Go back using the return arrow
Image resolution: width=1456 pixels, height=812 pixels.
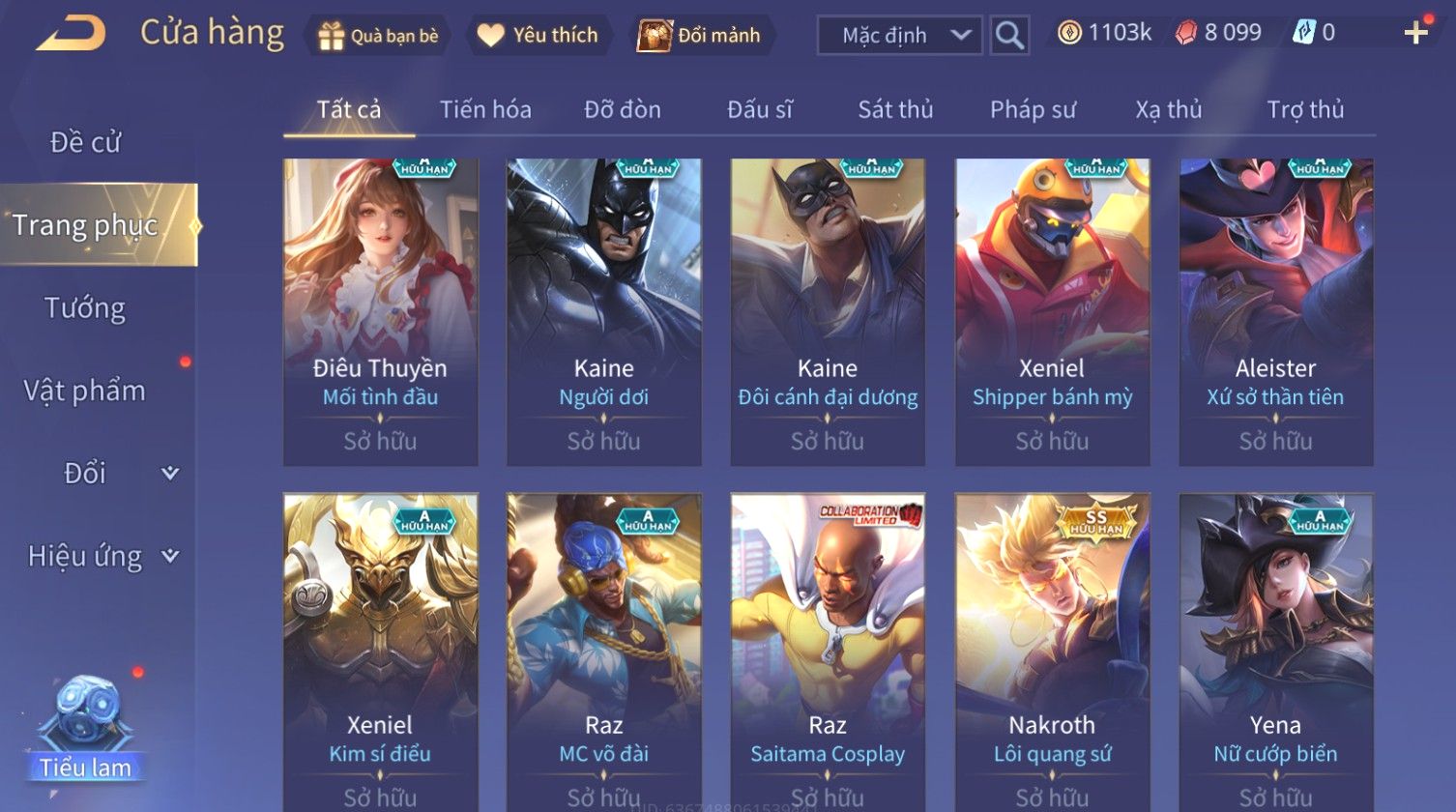tap(71, 34)
